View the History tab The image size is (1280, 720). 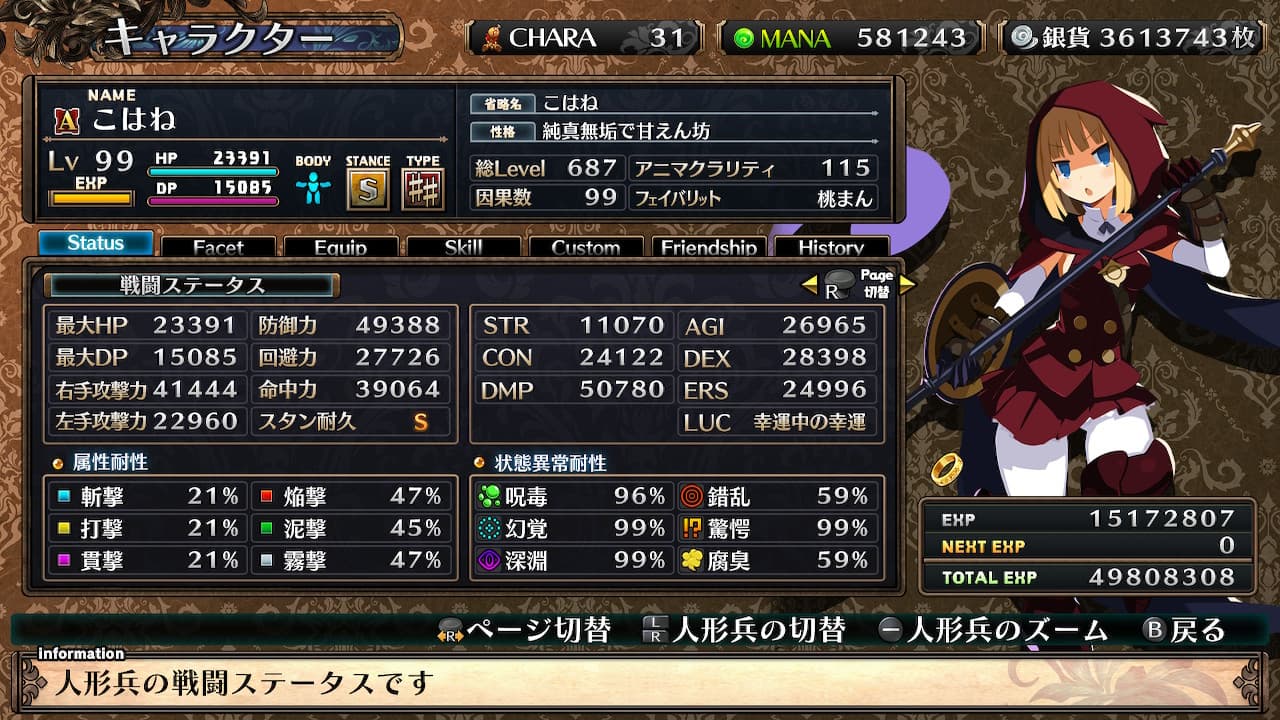coord(831,247)
